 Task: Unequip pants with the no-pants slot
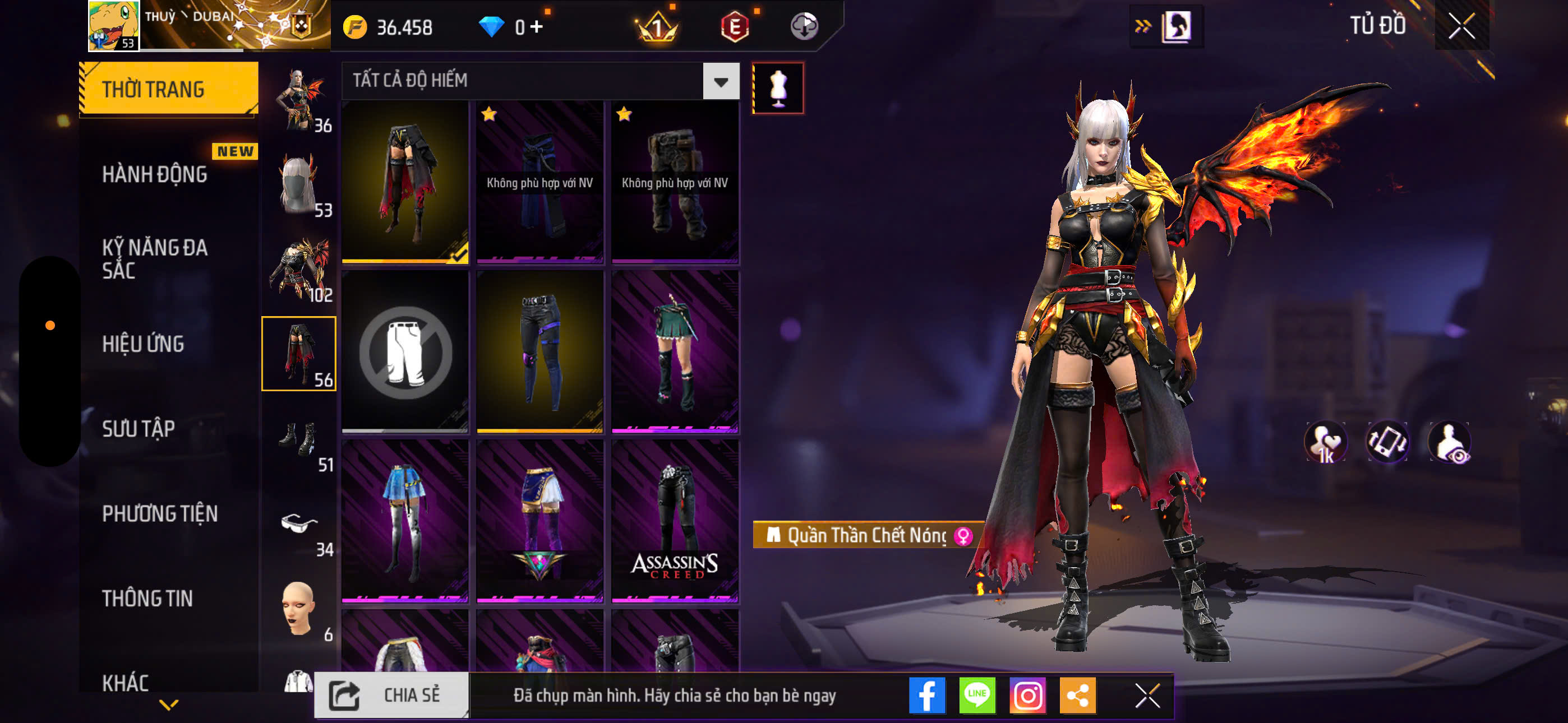pos(405,351)
